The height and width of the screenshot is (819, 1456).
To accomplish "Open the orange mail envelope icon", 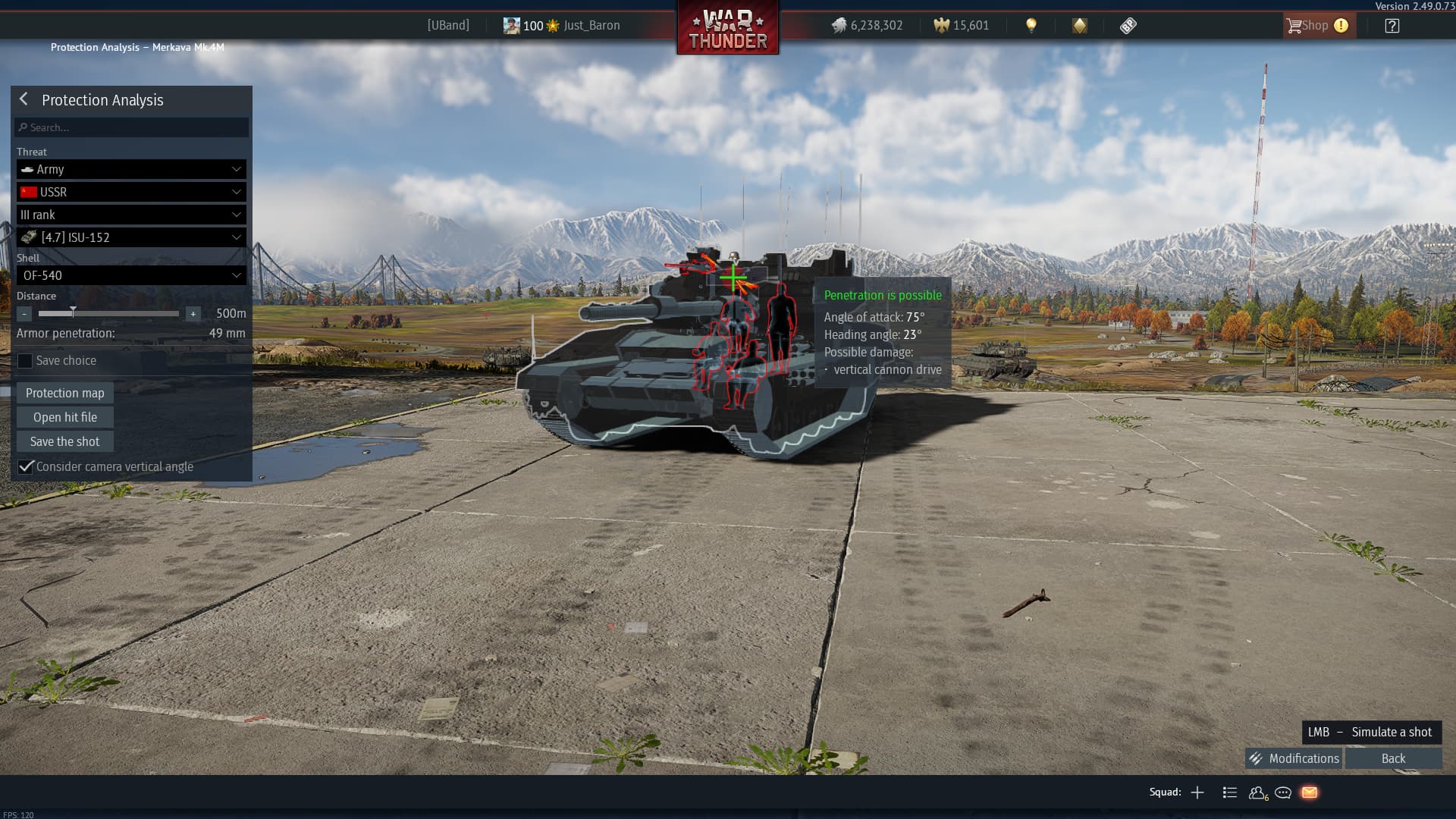I will [1310, 792].
